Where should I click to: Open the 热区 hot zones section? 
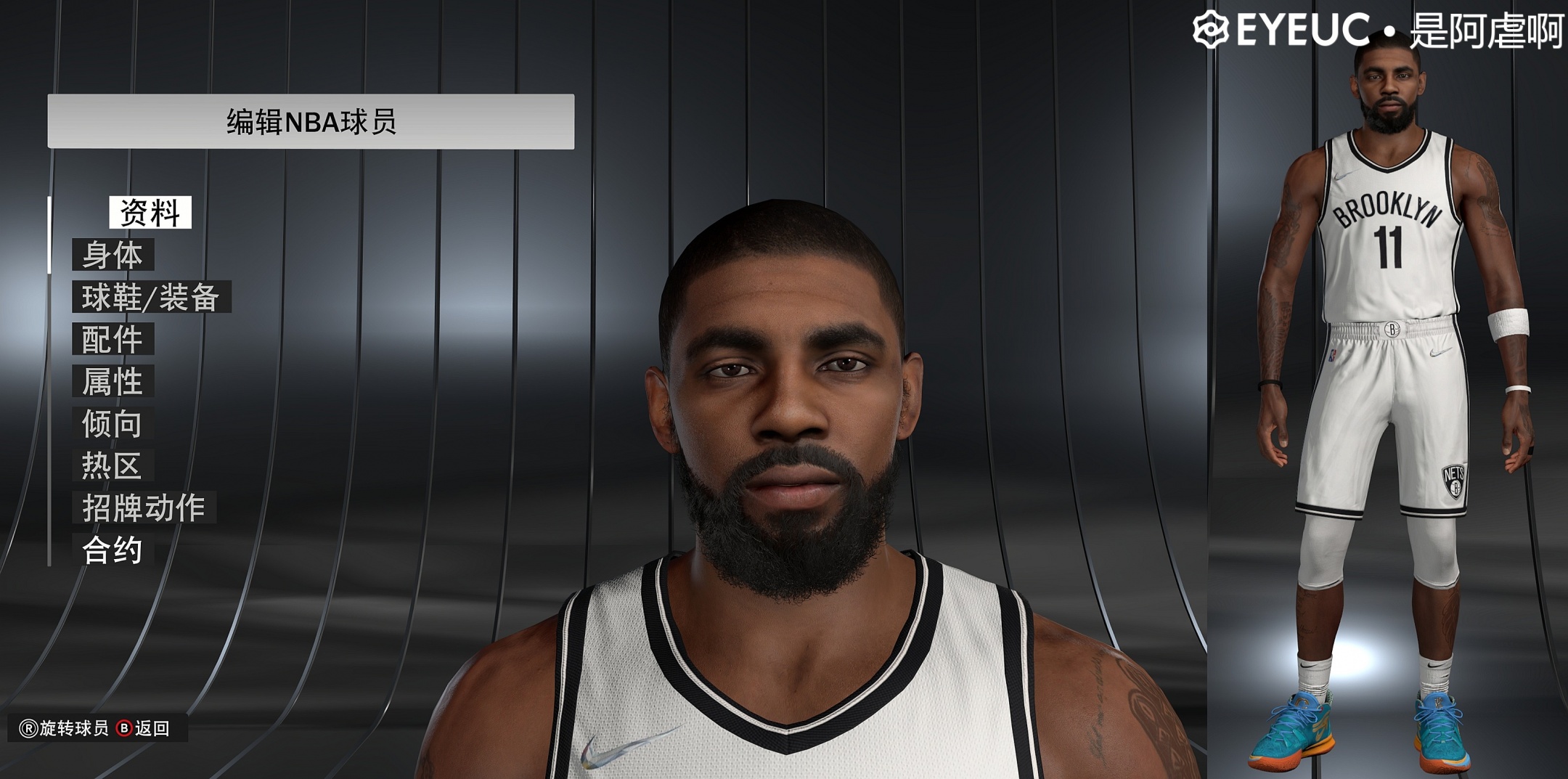pos(114,466)
